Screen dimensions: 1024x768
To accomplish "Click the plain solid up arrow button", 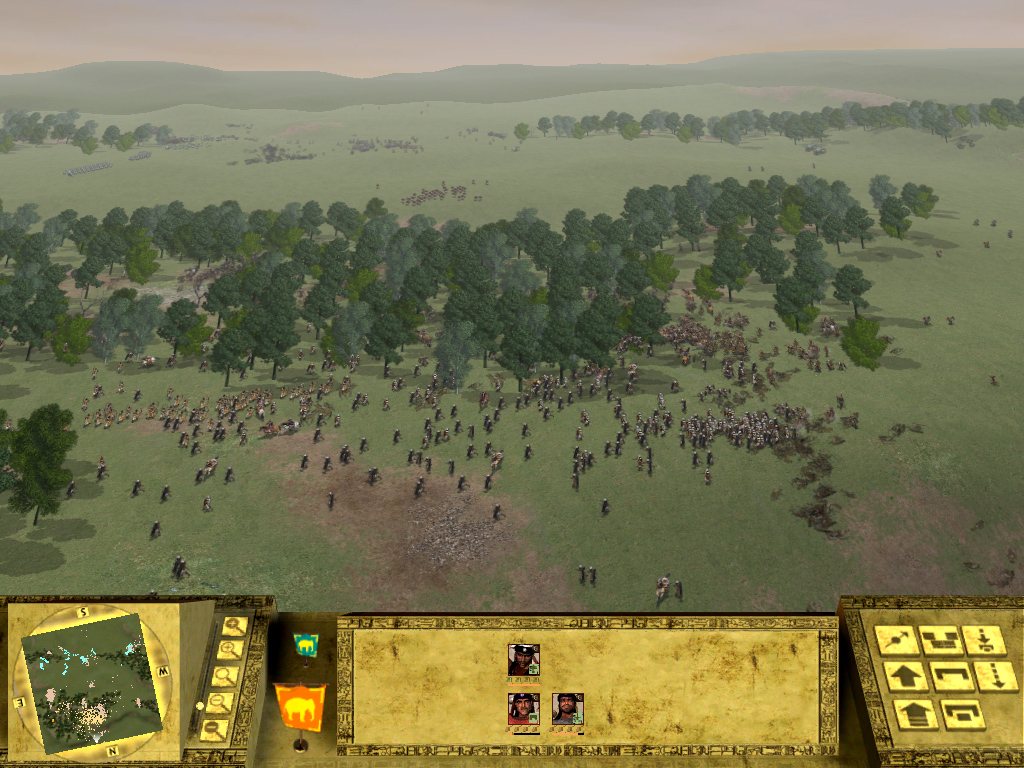I will coord(906,677).
